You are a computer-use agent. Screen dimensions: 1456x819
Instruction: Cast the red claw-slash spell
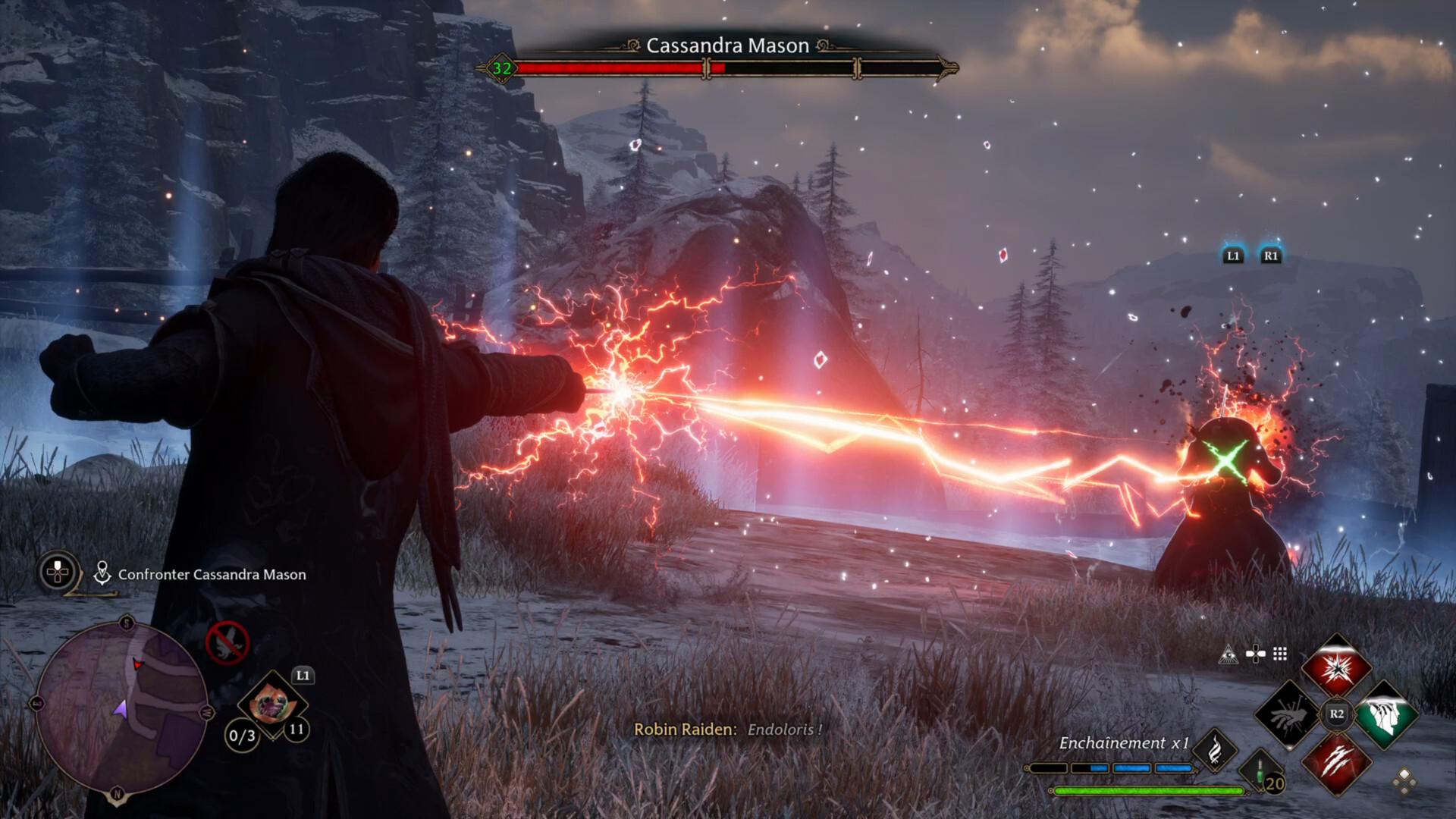1336,761
